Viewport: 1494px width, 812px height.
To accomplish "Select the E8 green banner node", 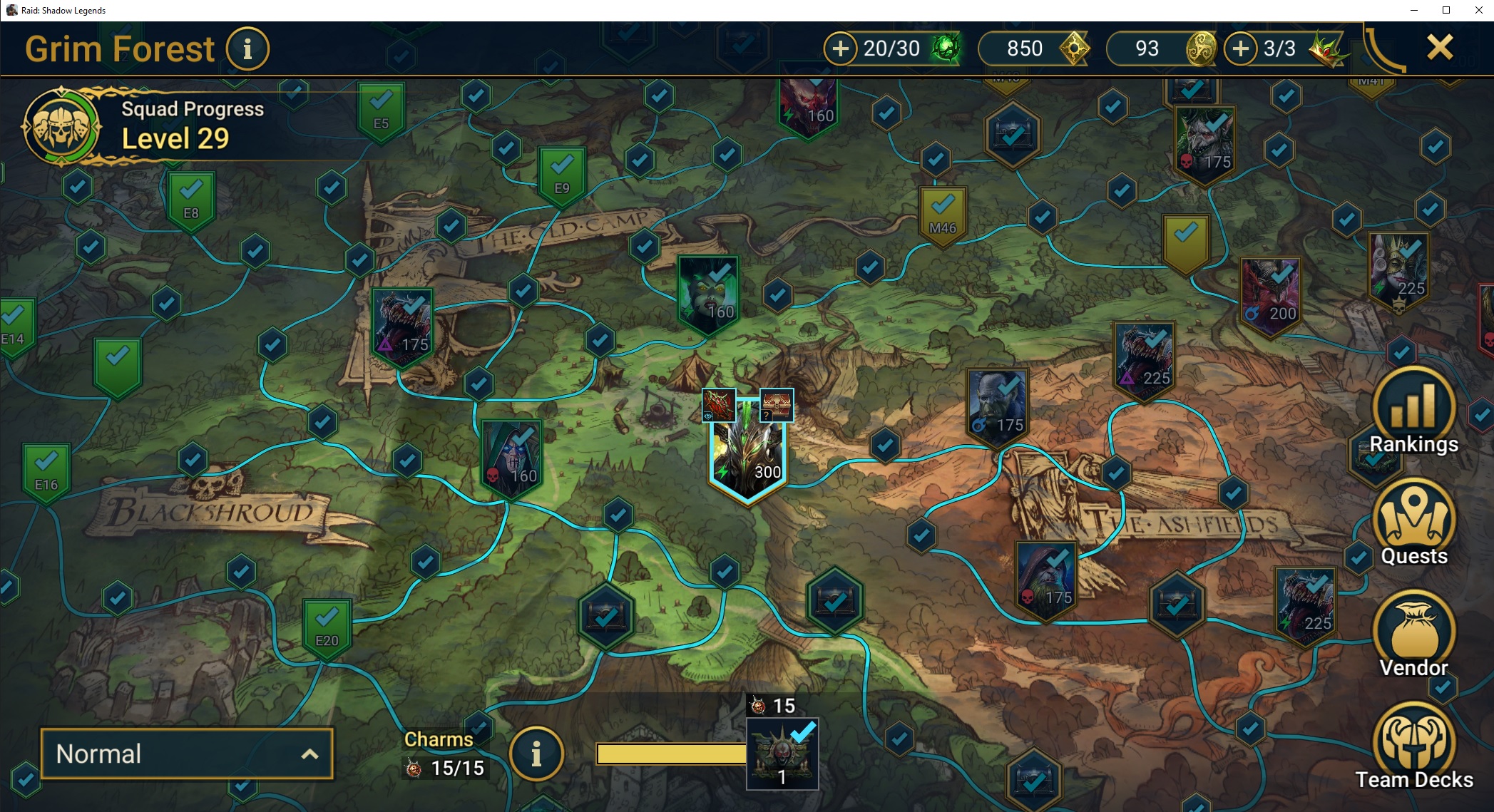I will (x=190, y=201).
